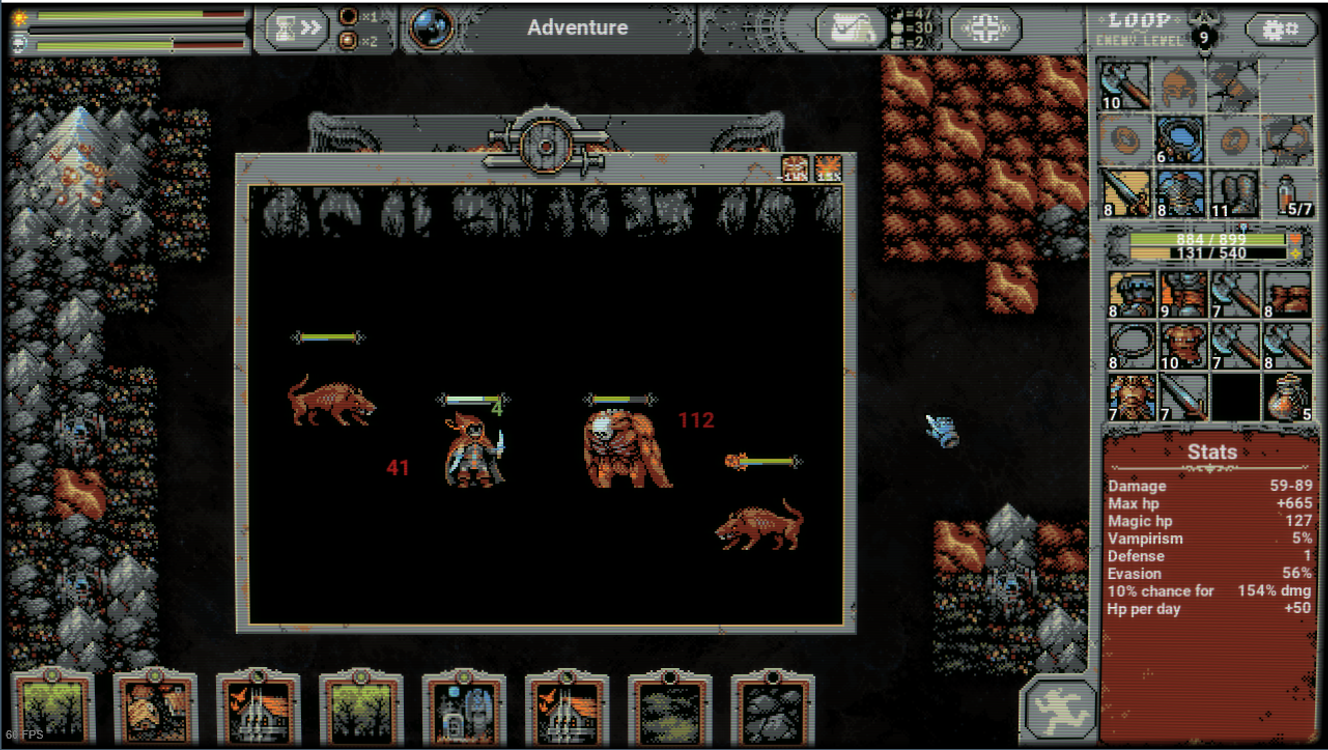Choose the level 8 ring in inventory

(x=1130, y=345)
